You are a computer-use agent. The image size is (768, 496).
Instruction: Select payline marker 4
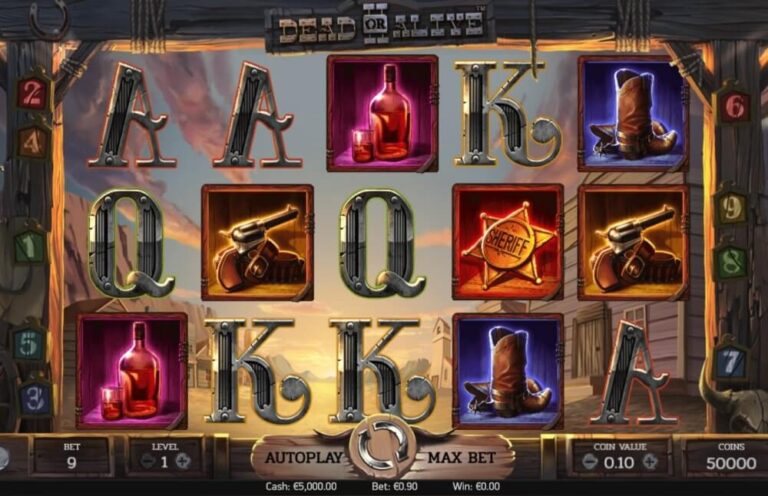pos(33,140)
